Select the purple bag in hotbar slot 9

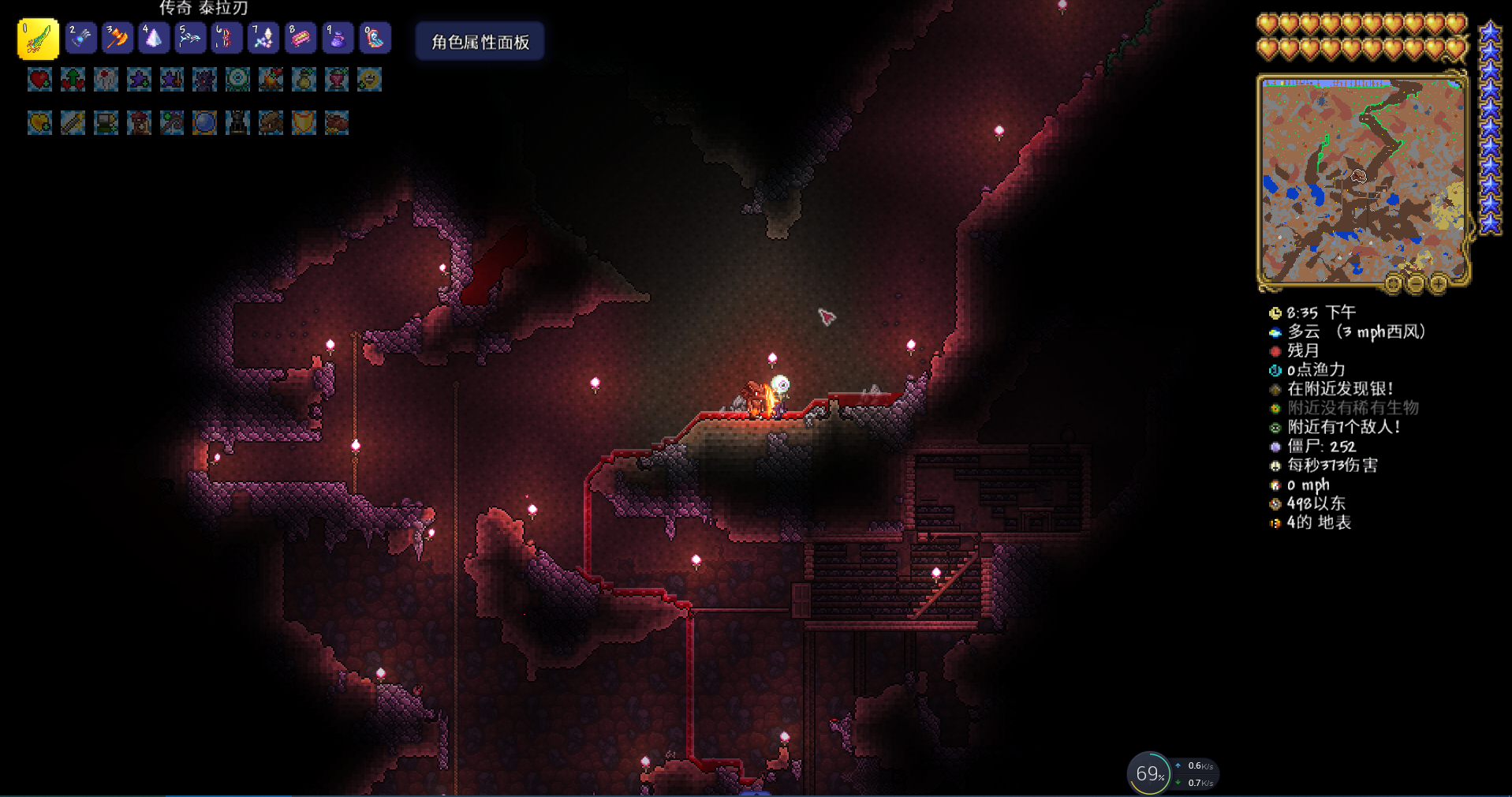coord(338,38)
